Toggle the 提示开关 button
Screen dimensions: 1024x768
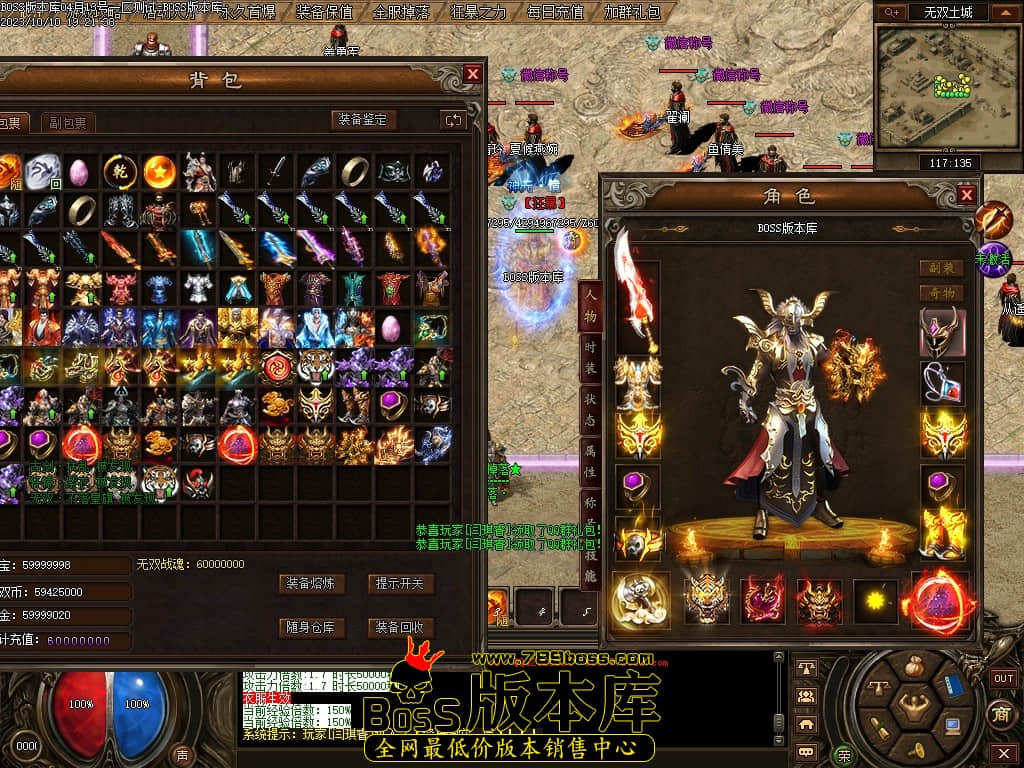click(400, 583)
